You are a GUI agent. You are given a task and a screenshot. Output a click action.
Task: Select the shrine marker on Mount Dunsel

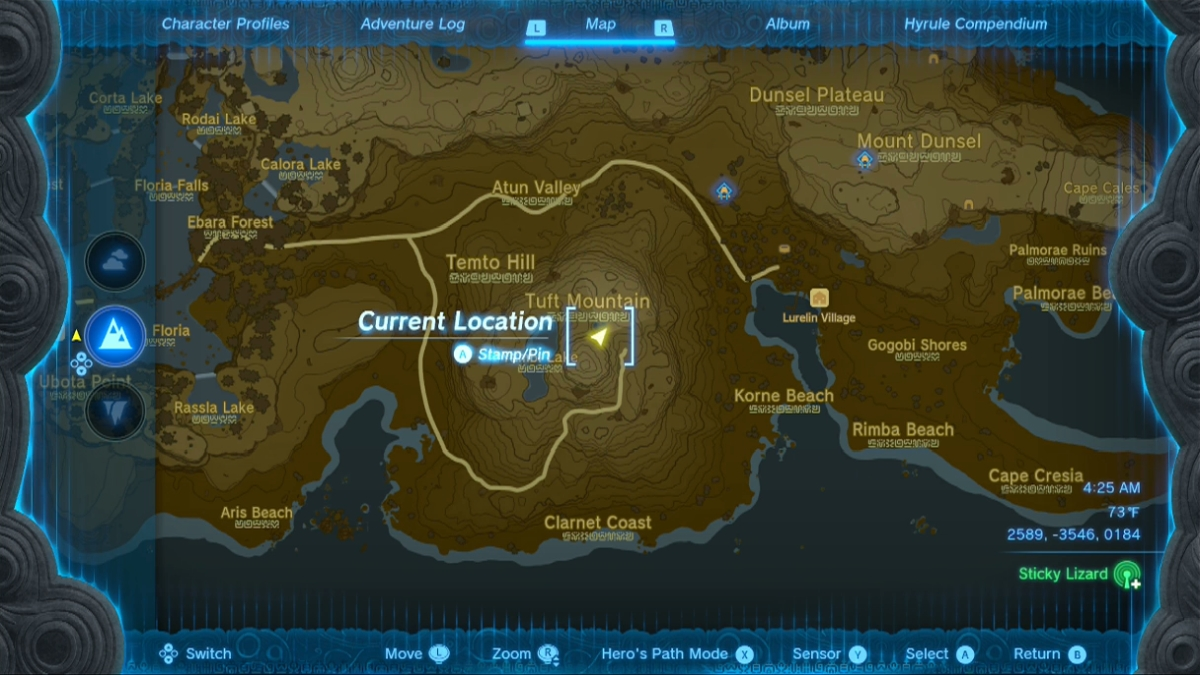(865, 159)
